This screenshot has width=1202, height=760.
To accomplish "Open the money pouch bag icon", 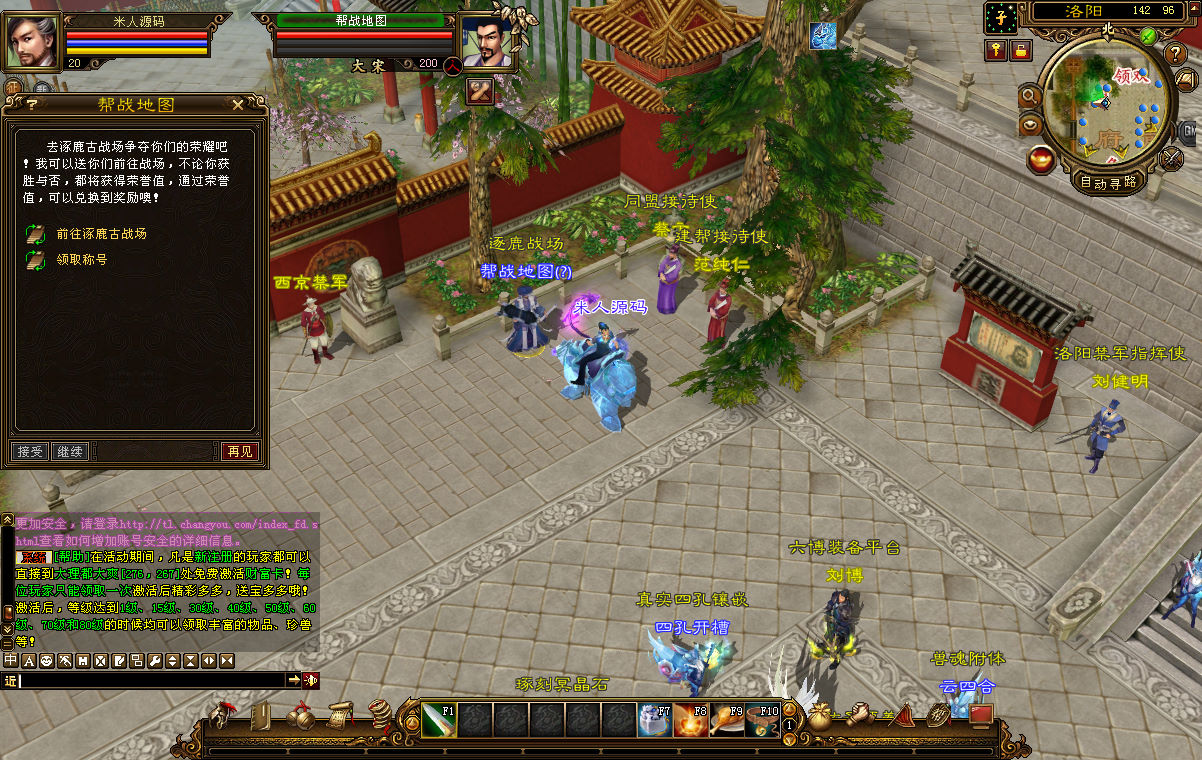I will coord(820,717).
